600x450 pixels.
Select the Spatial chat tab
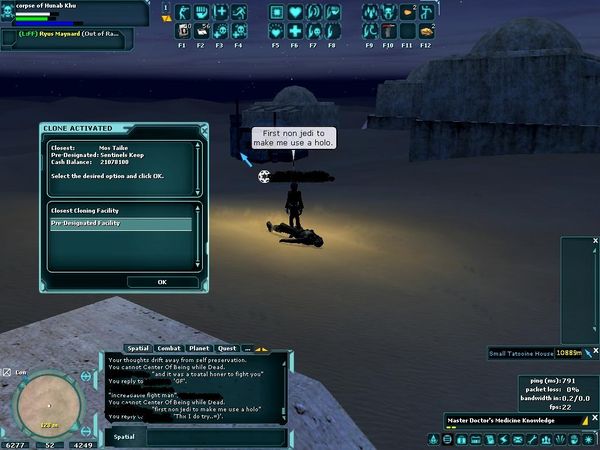click(x=138, y=348)
